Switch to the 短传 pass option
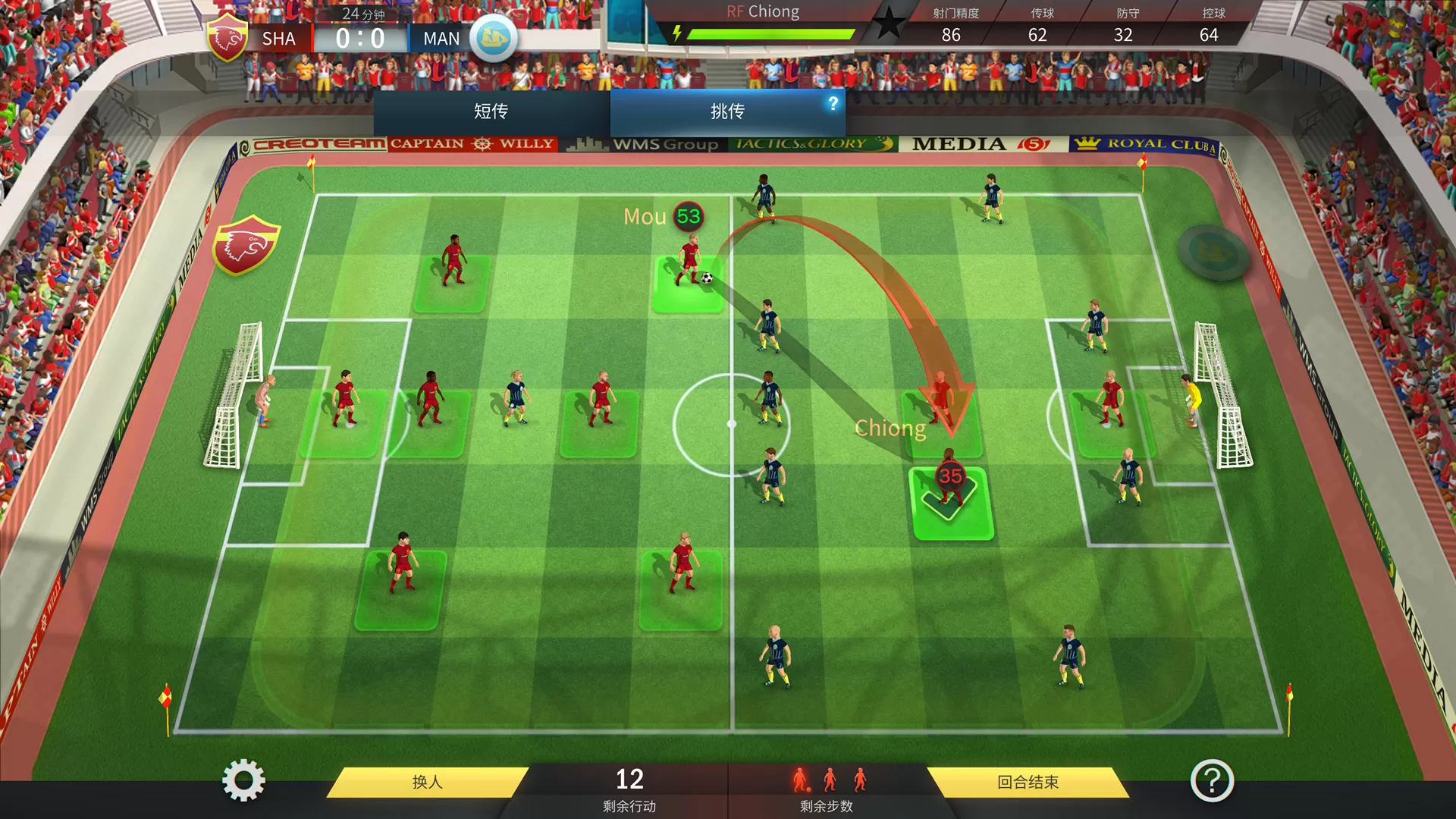 [489, 111]
